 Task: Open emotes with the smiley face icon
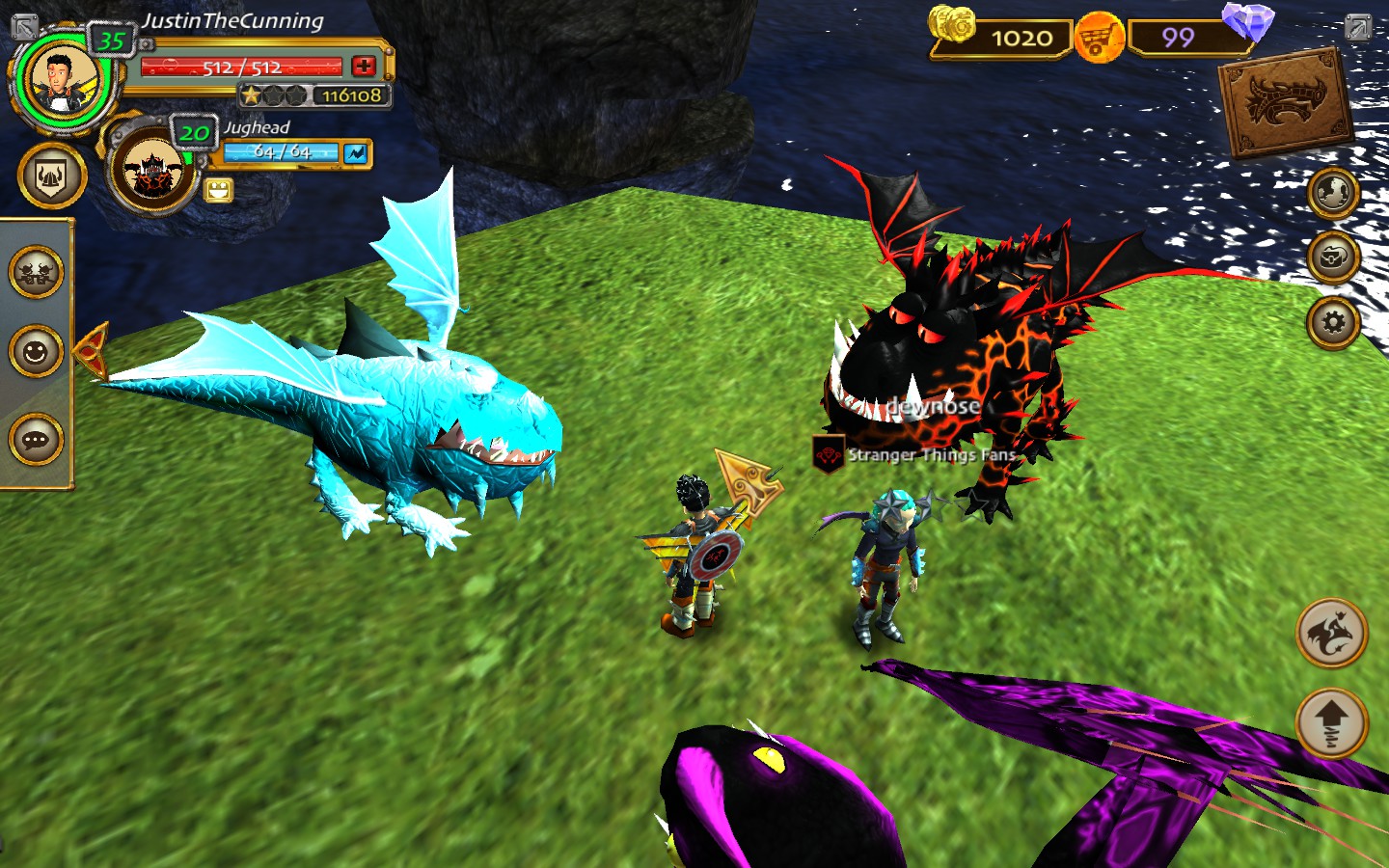[37, 351]
